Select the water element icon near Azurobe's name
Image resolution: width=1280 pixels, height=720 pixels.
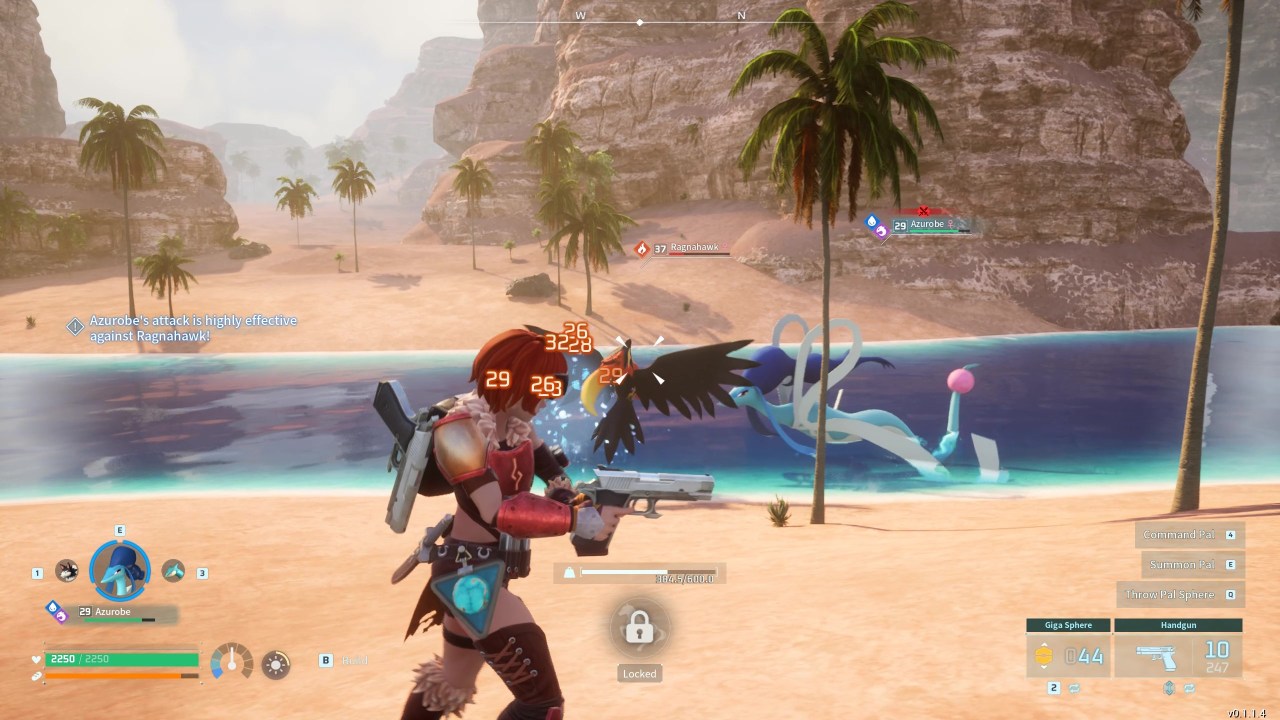54,606
